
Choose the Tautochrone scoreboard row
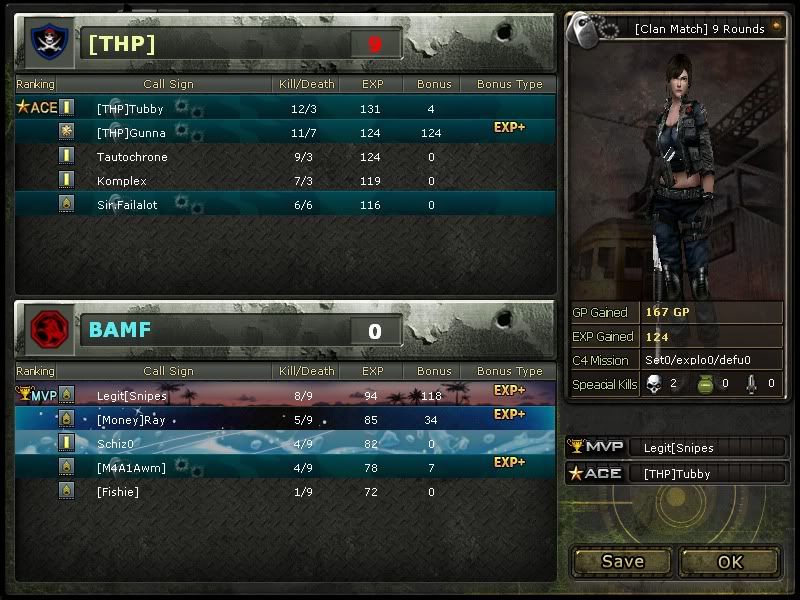point(285,156)
